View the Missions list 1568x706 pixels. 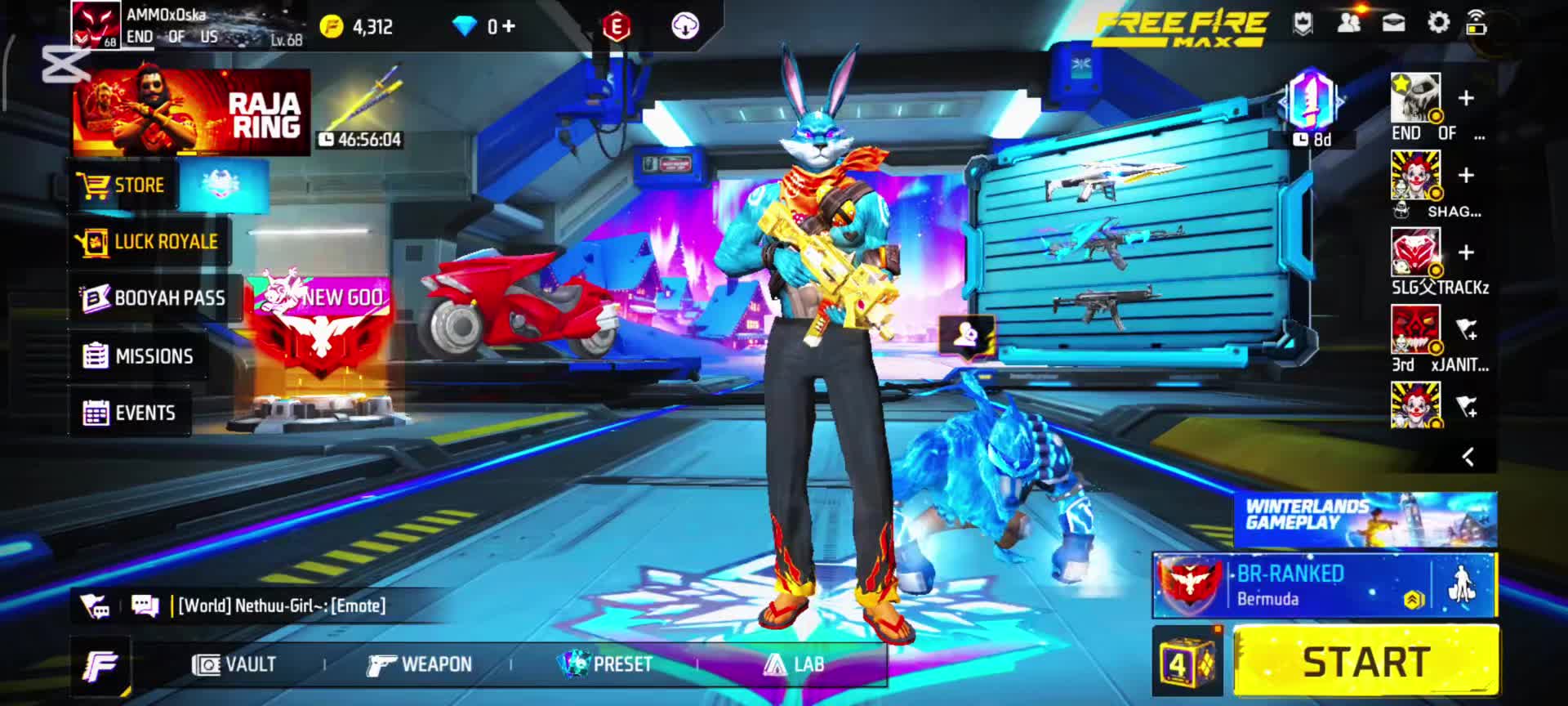139,356
